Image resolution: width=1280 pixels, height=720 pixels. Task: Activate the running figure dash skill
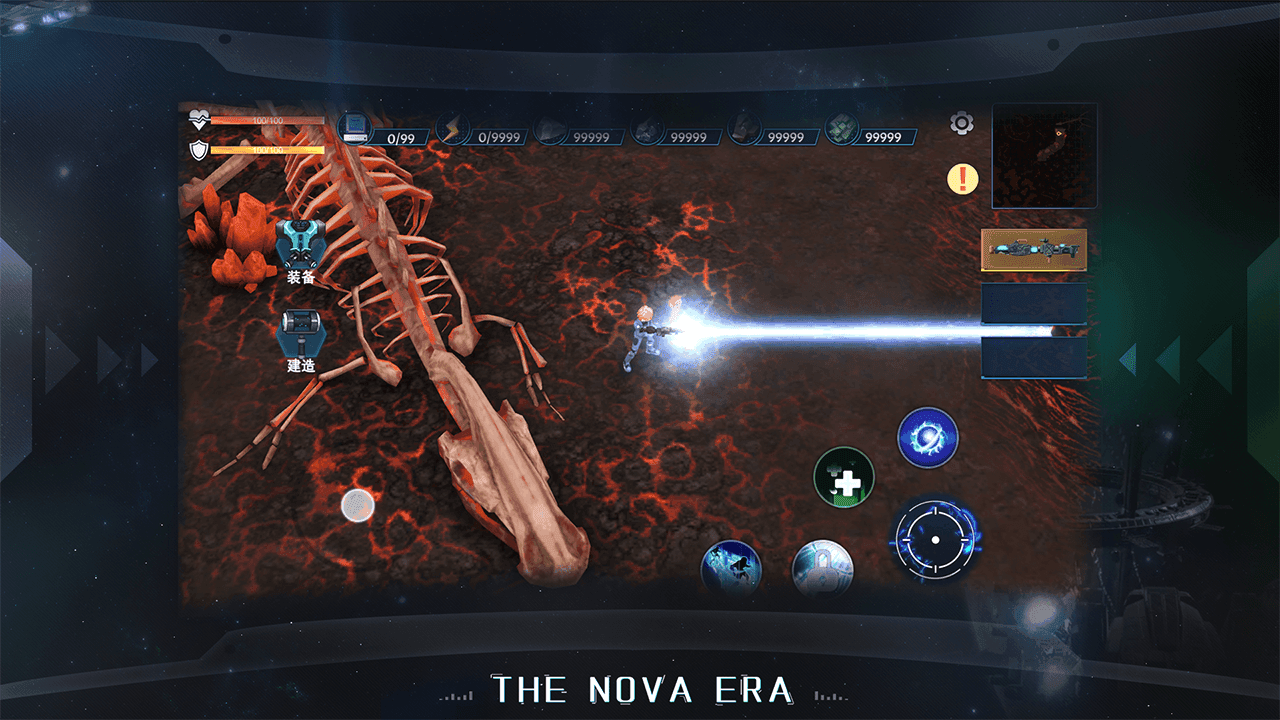pos(731,570)
